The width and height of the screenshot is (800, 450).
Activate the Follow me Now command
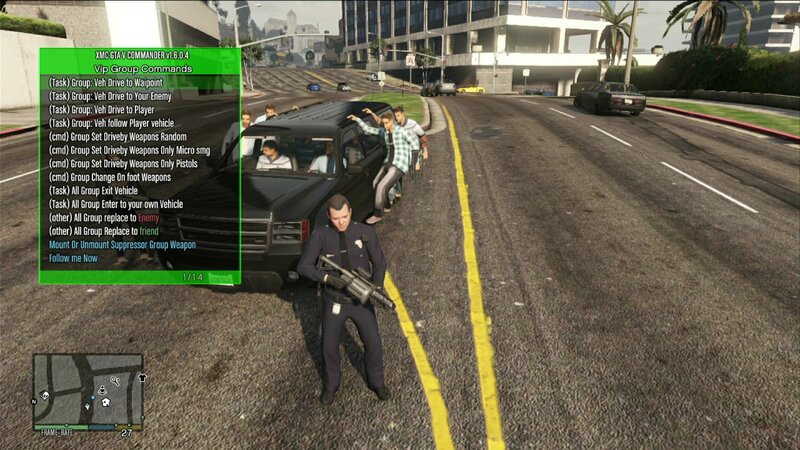(x=74, y=258)
